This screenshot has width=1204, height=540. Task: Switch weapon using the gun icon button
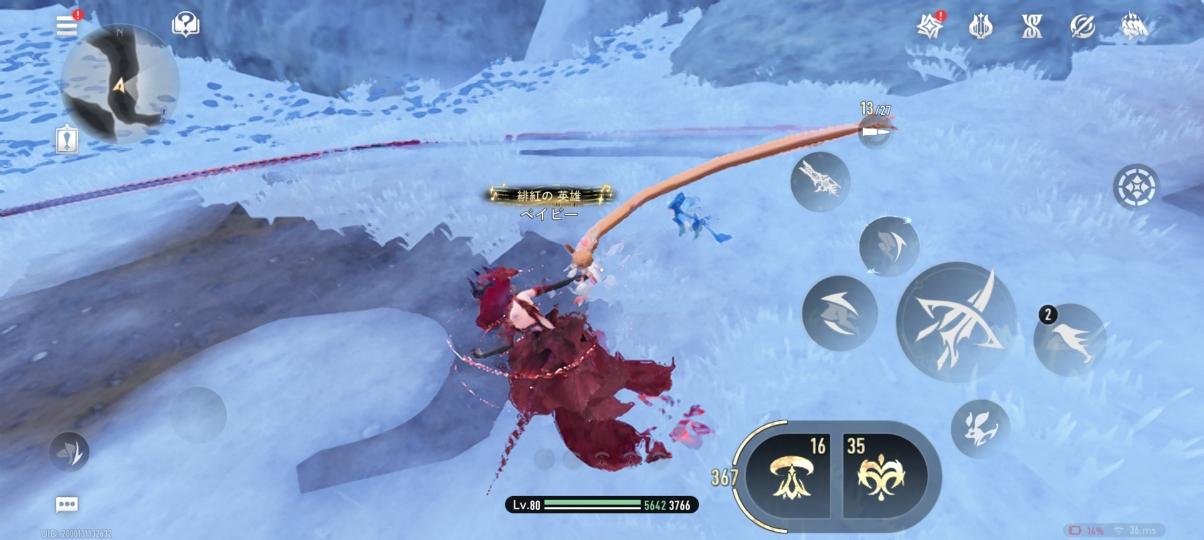click(820, 182)
